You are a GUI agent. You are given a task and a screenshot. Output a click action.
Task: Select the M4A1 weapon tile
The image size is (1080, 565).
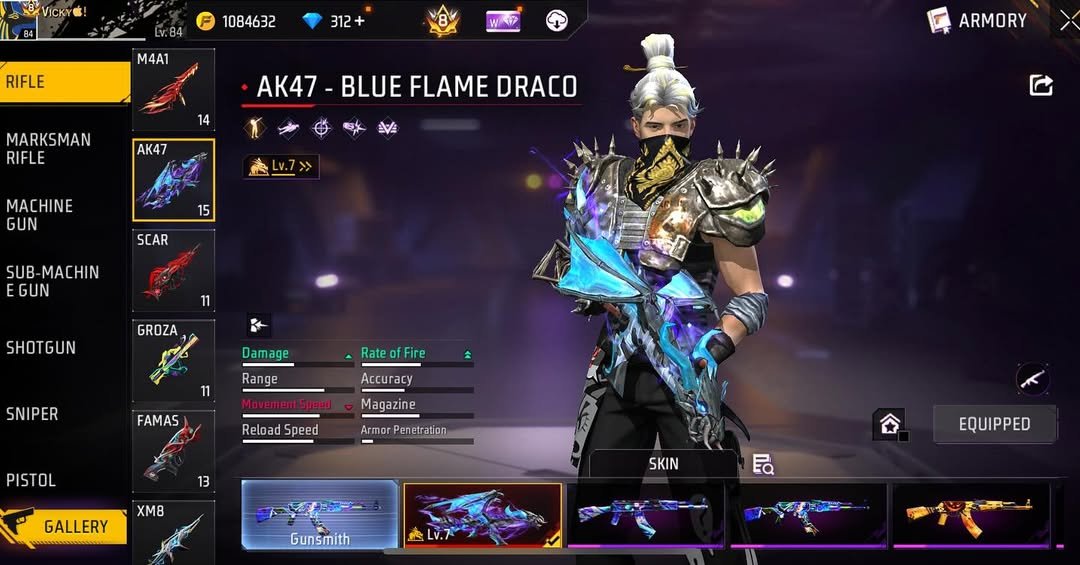click(173, 89)
